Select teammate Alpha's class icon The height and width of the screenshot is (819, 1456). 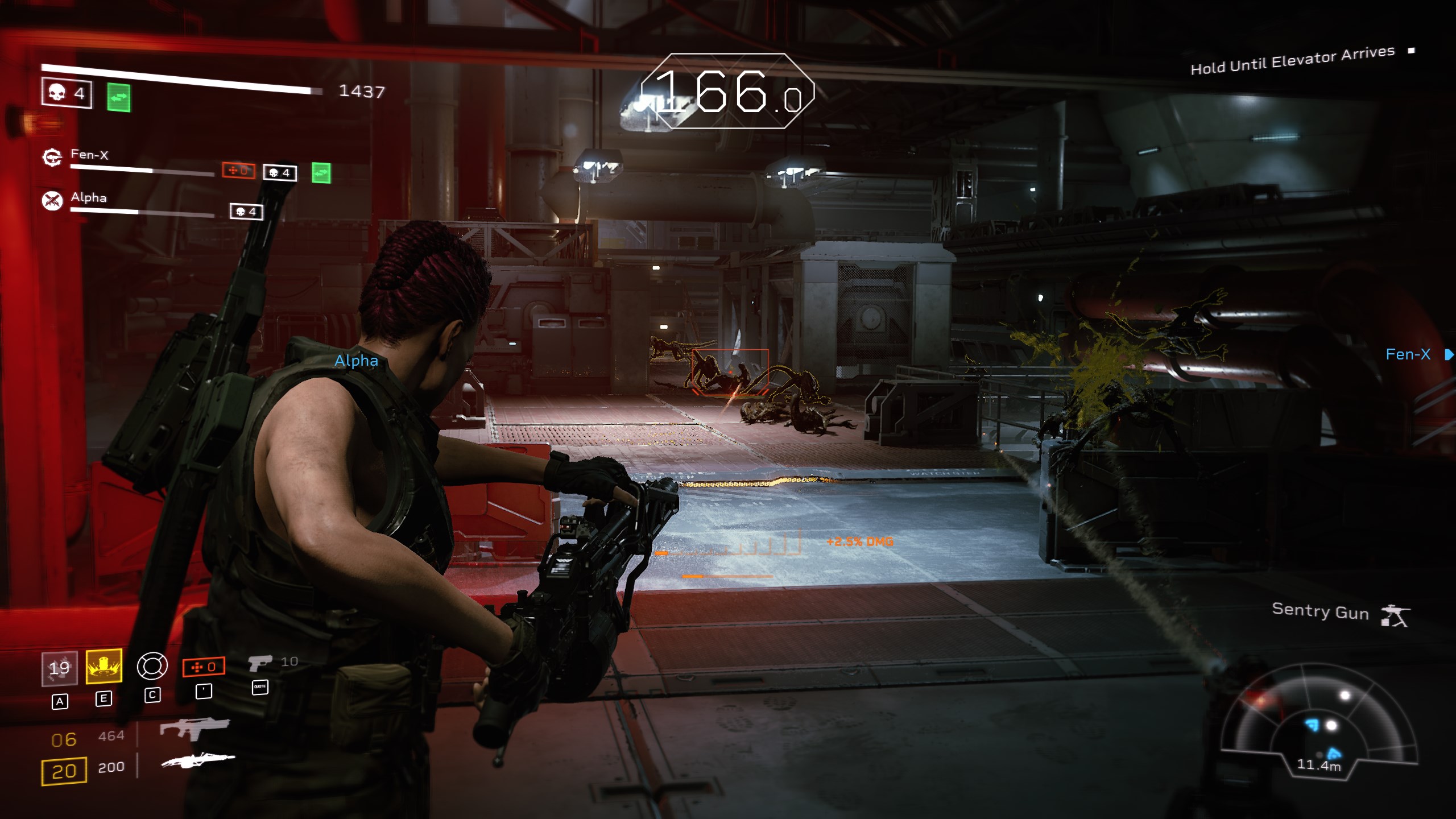click(x=52, y=200)
